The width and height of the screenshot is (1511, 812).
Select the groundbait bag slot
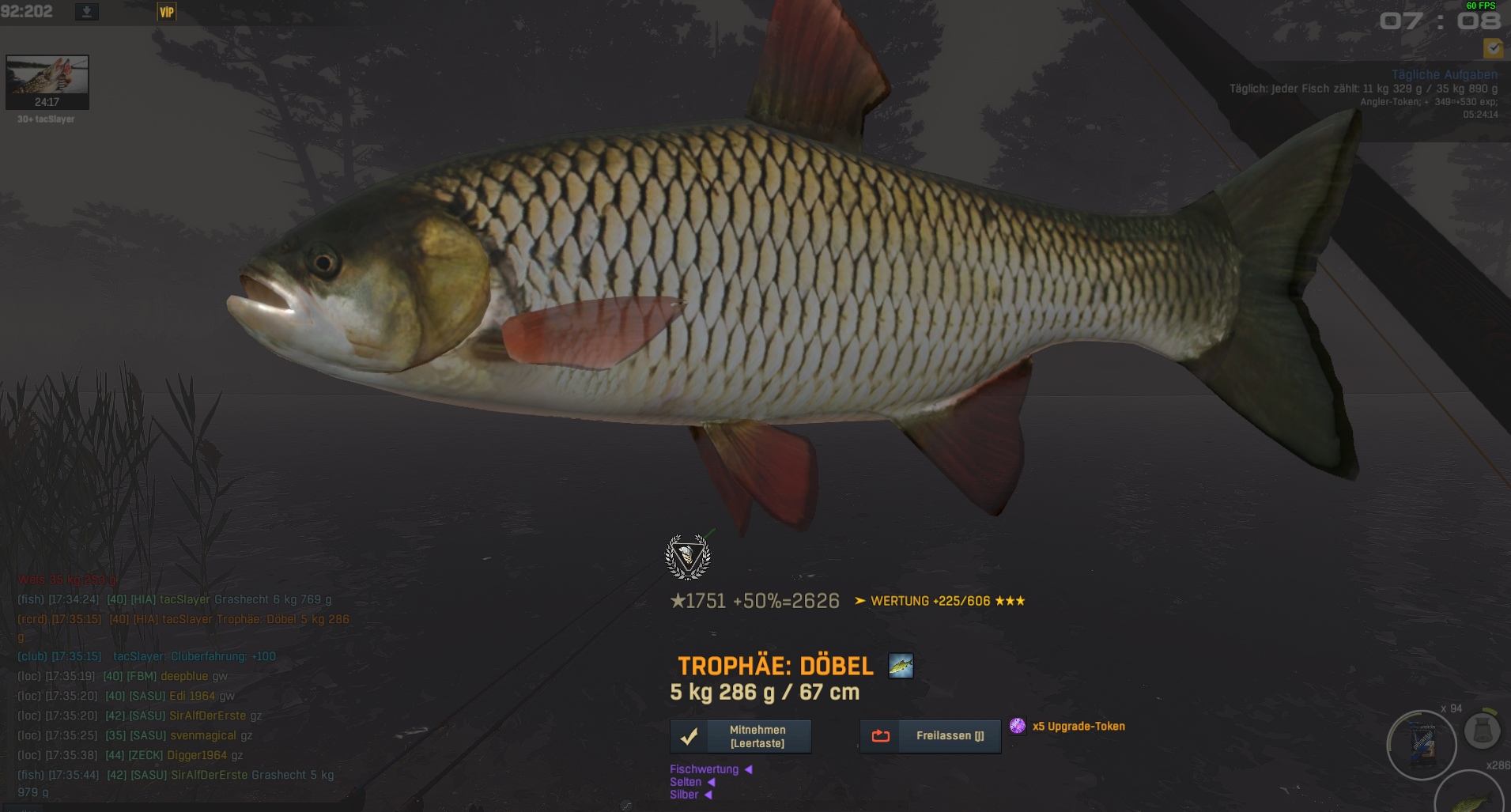1422,745
